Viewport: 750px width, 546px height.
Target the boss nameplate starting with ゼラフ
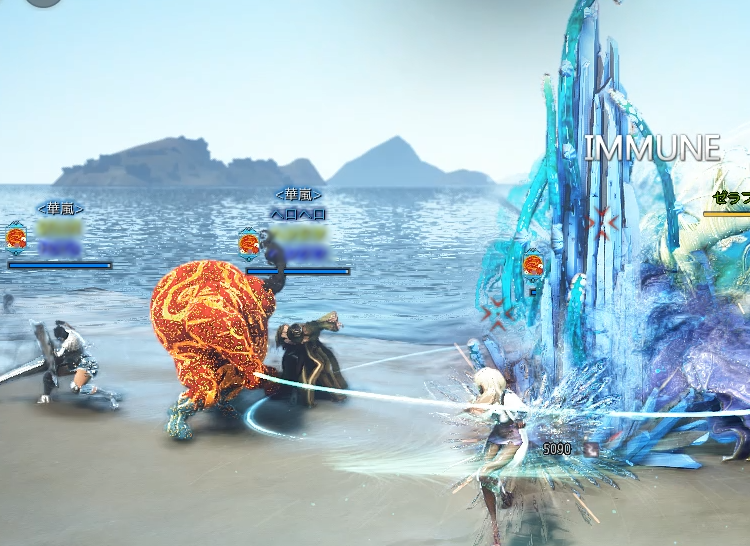[731, 199]
